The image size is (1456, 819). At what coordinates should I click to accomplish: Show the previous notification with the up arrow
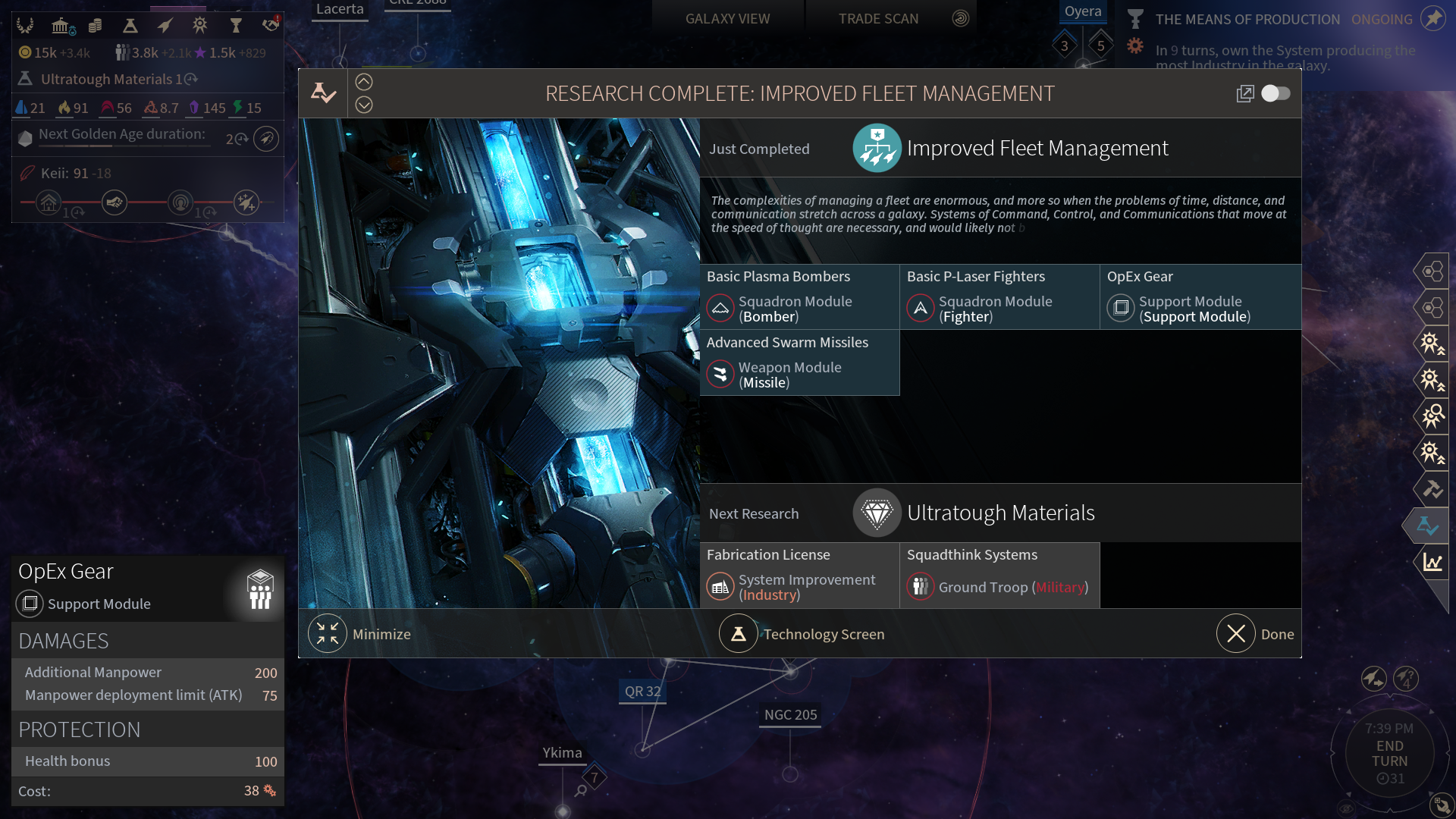click(x=364, y=82)
